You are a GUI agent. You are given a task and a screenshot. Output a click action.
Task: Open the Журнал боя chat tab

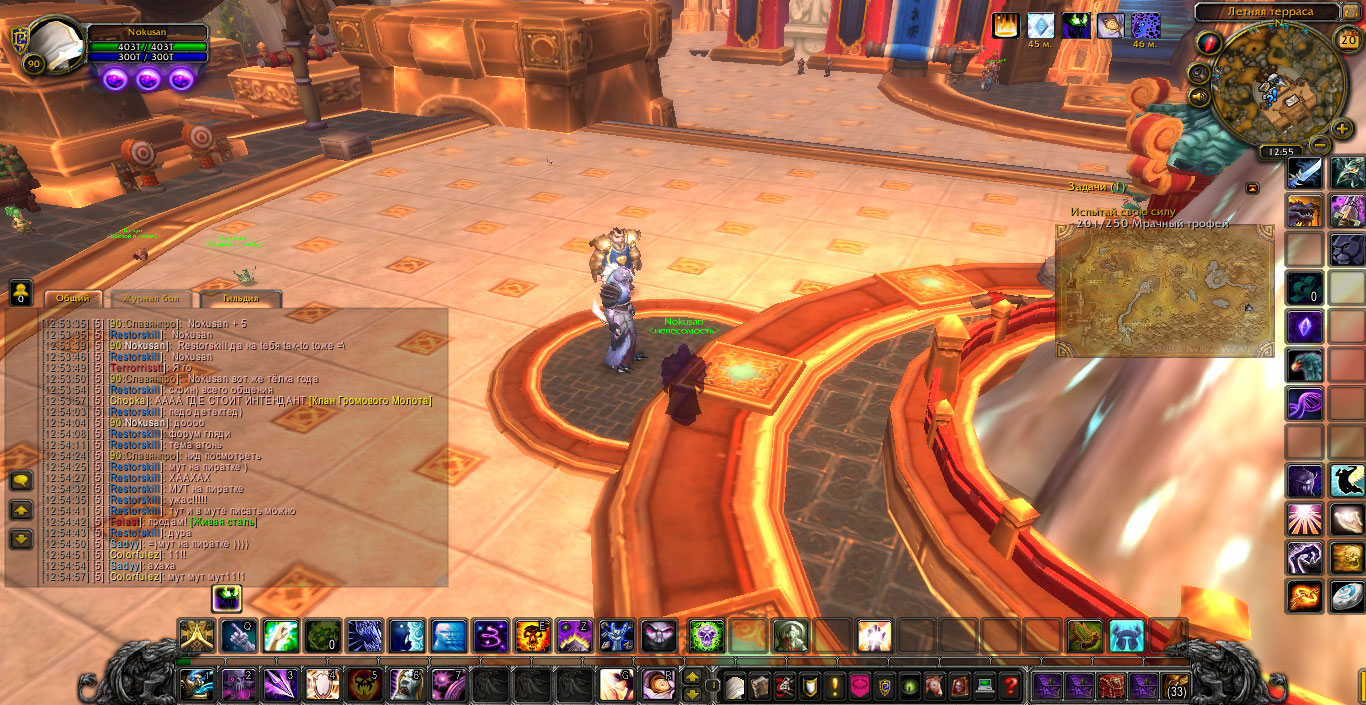(x=148, y=298)
